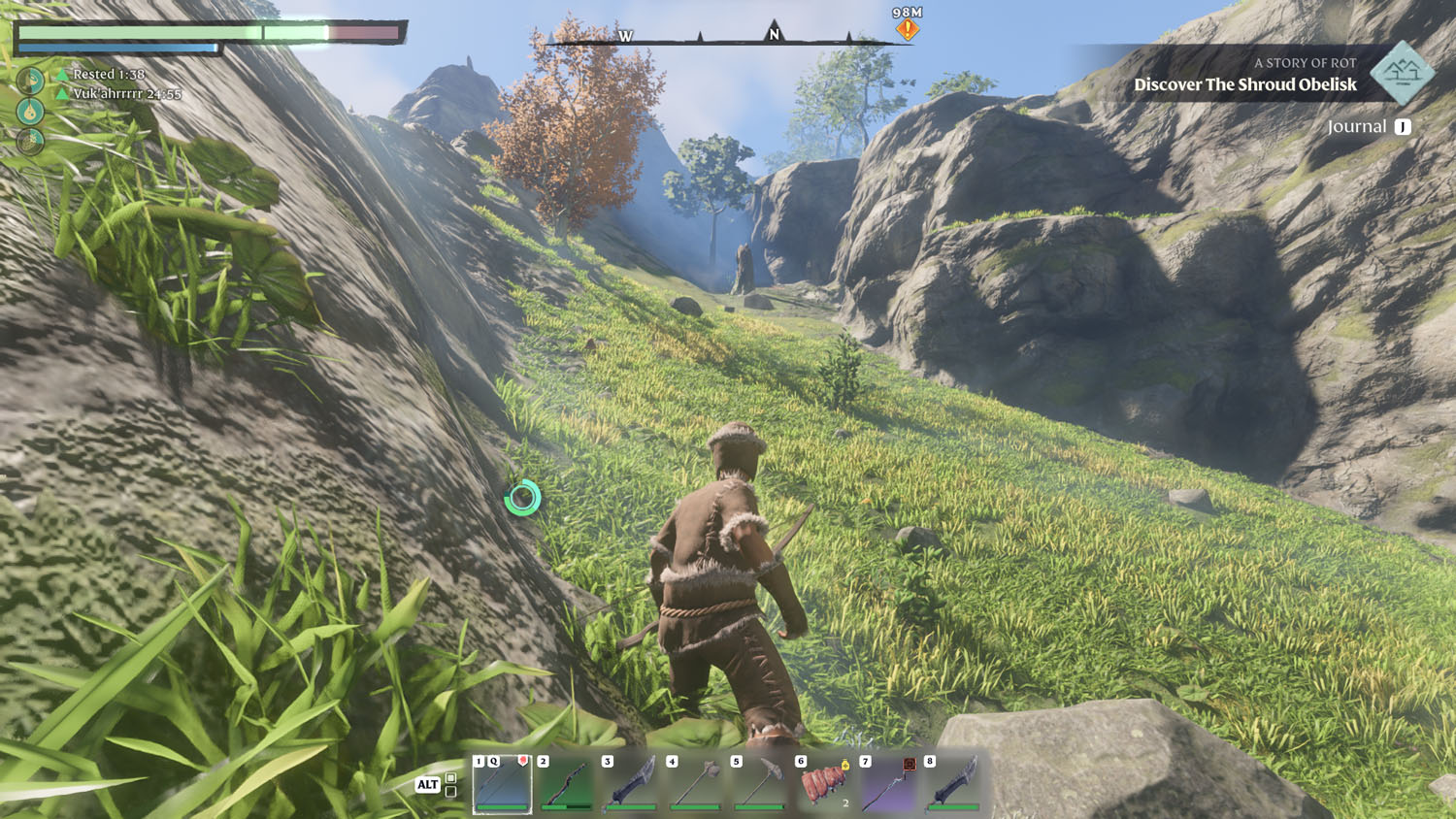Open the Discover The Shroud Obelisk quest tracker
This screenshot has width=1456, height=819.
click(1245, 84)
